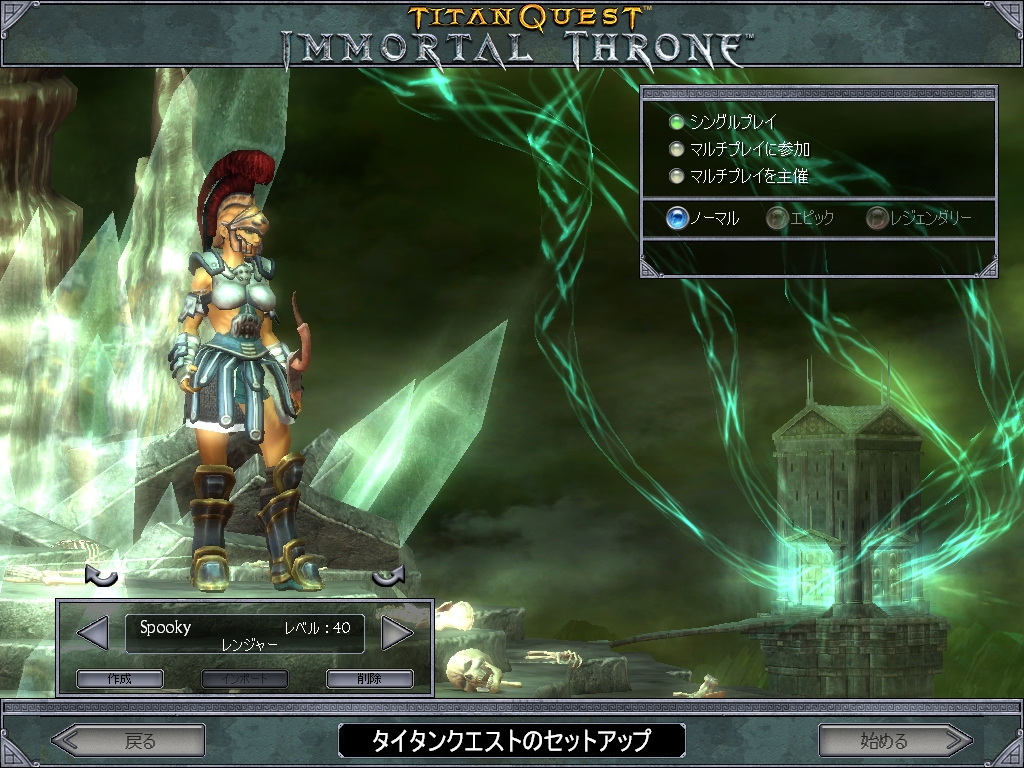Select the Spooky character entry
This screenshot has height=768, width=1024.
[x=244, y=634]
